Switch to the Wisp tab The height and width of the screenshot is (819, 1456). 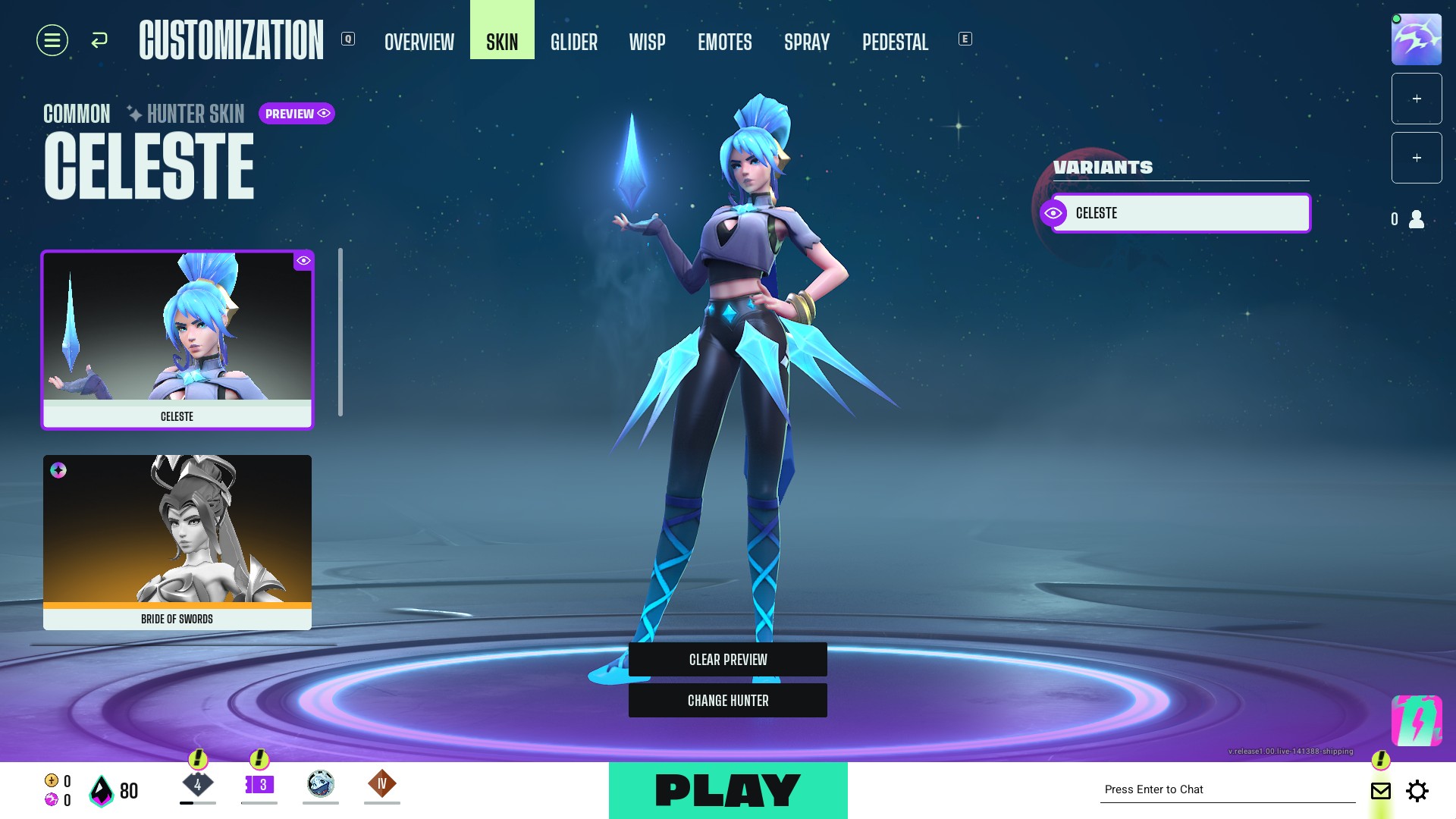[647, 42]
